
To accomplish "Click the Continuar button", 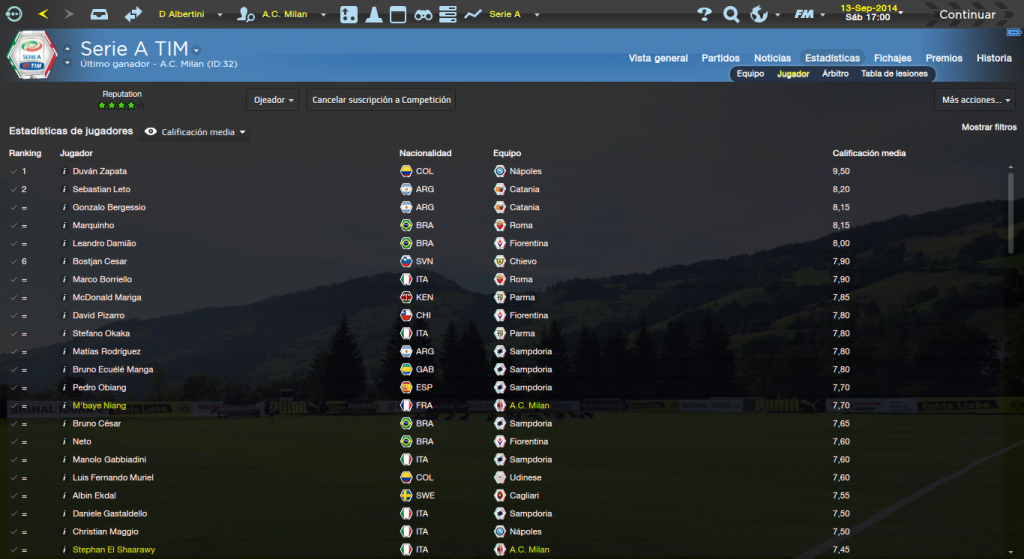I will click(966, 15).
